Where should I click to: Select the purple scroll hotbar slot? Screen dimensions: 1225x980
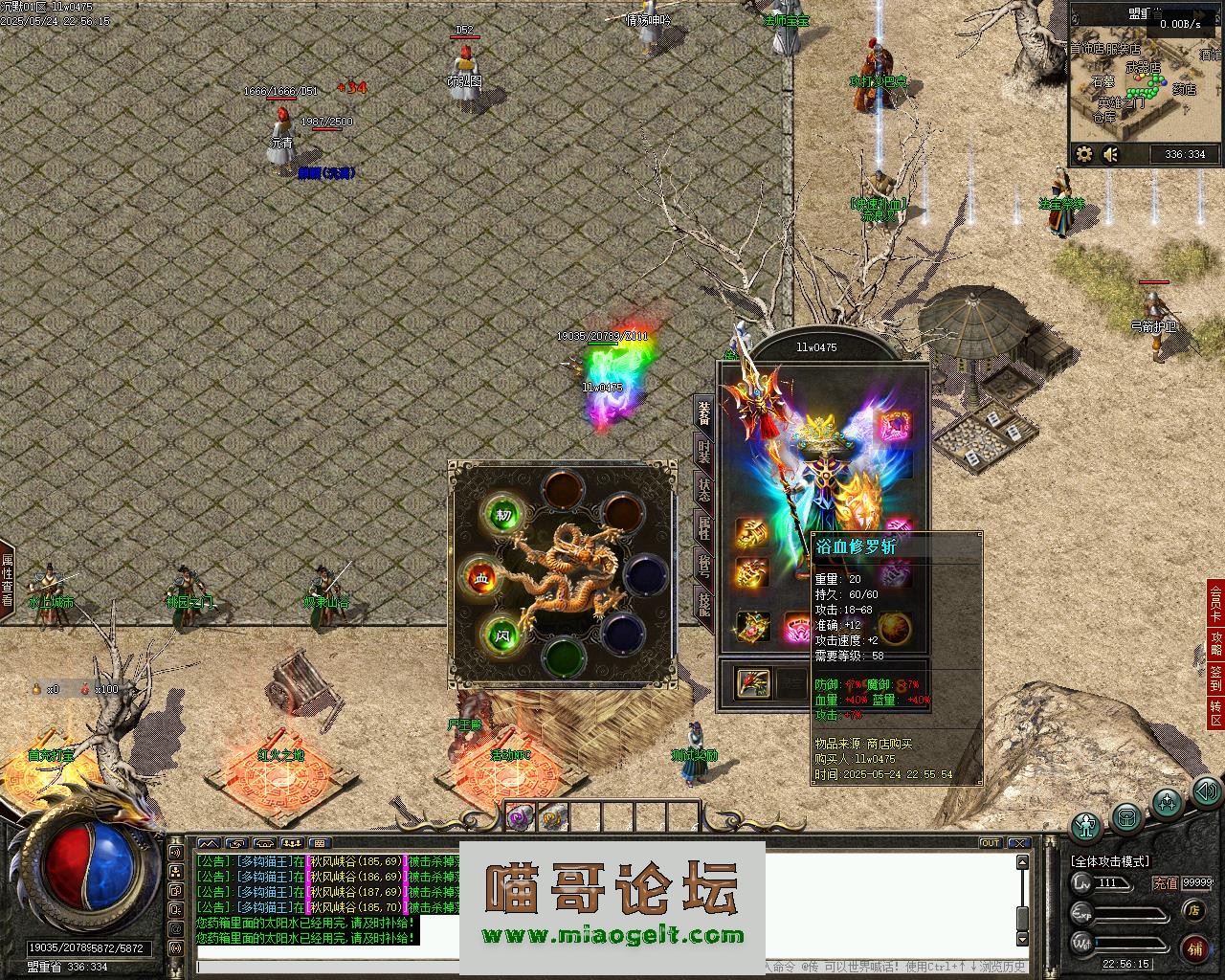(519, 816)
